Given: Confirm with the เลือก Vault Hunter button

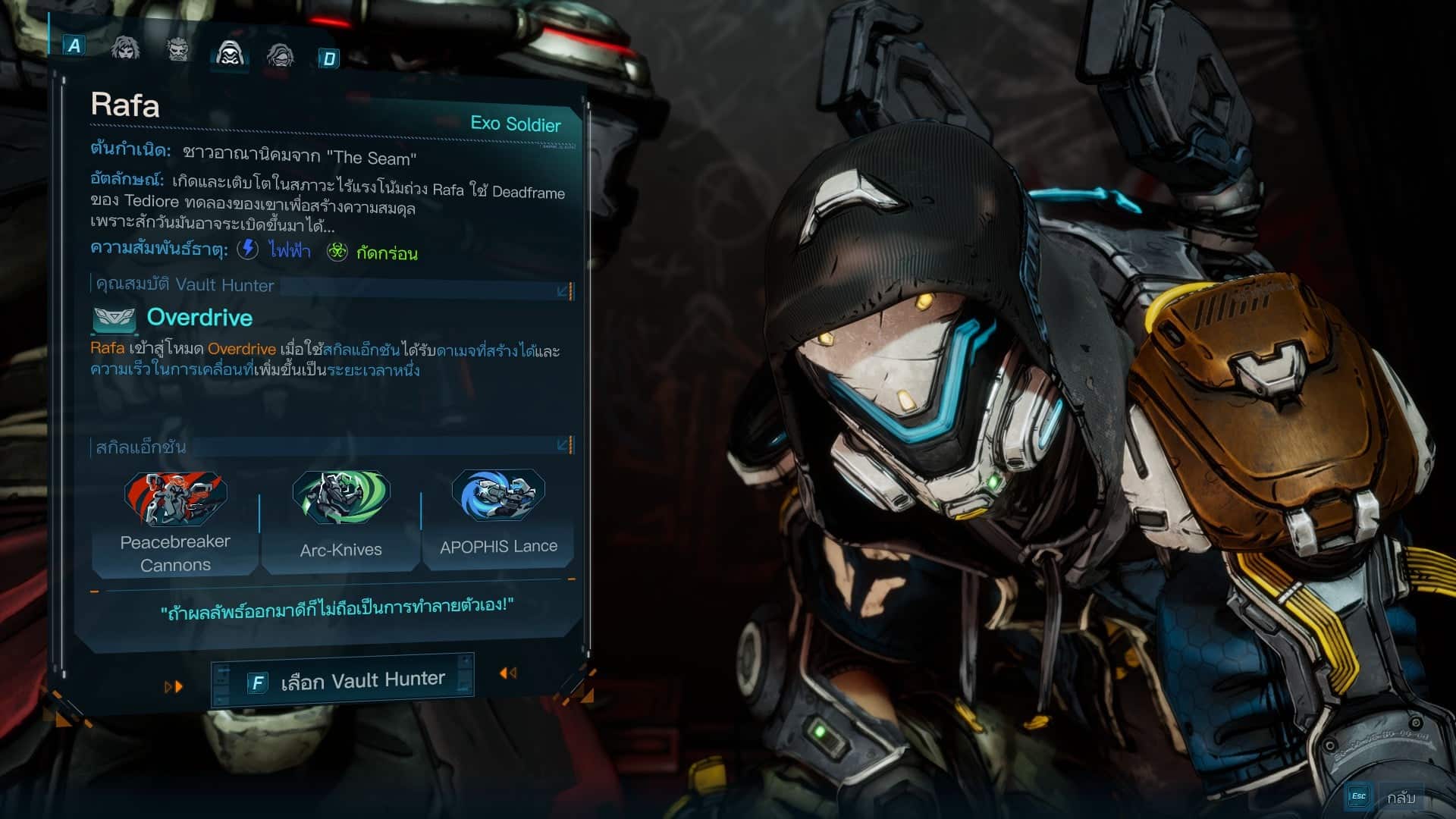Looking at the screenshot, I should pyautogui.click(x=344, y=680).
